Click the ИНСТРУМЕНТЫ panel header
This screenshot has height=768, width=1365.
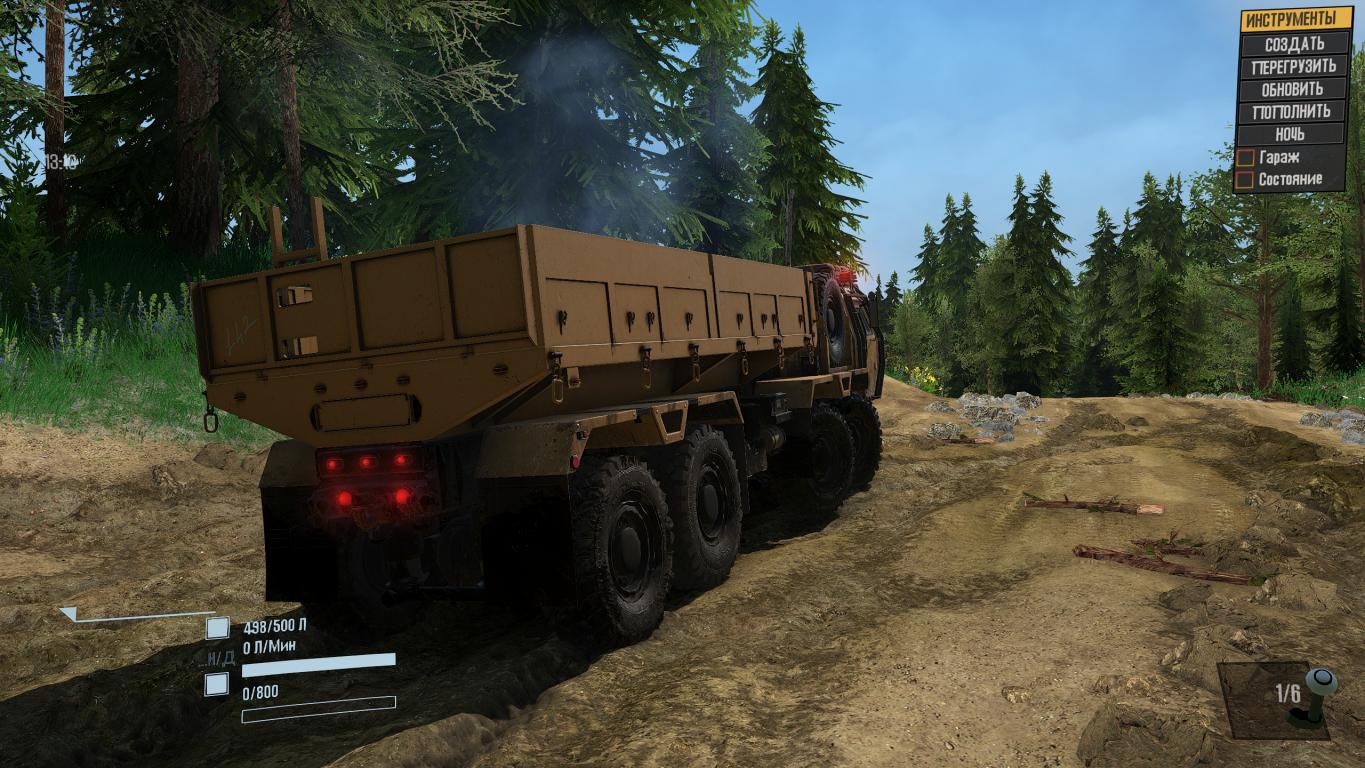[x=1294, y=19]
